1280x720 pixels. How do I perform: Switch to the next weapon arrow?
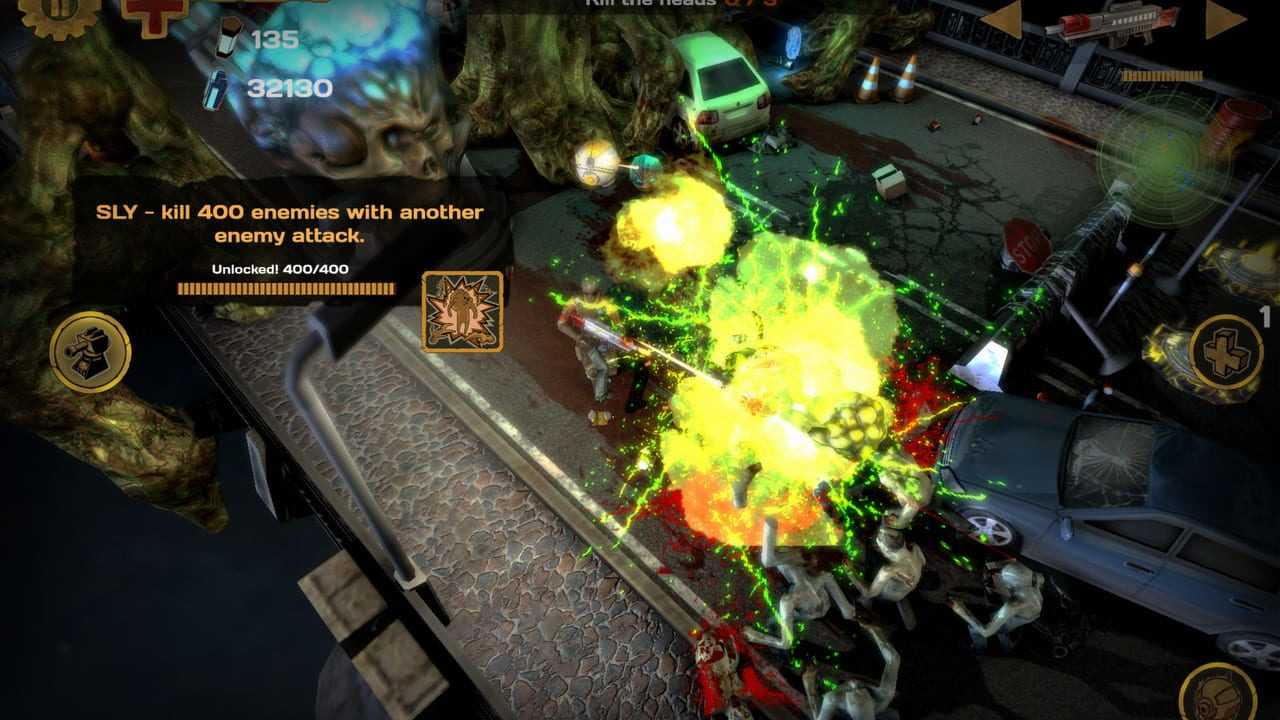pos(1224,19)
